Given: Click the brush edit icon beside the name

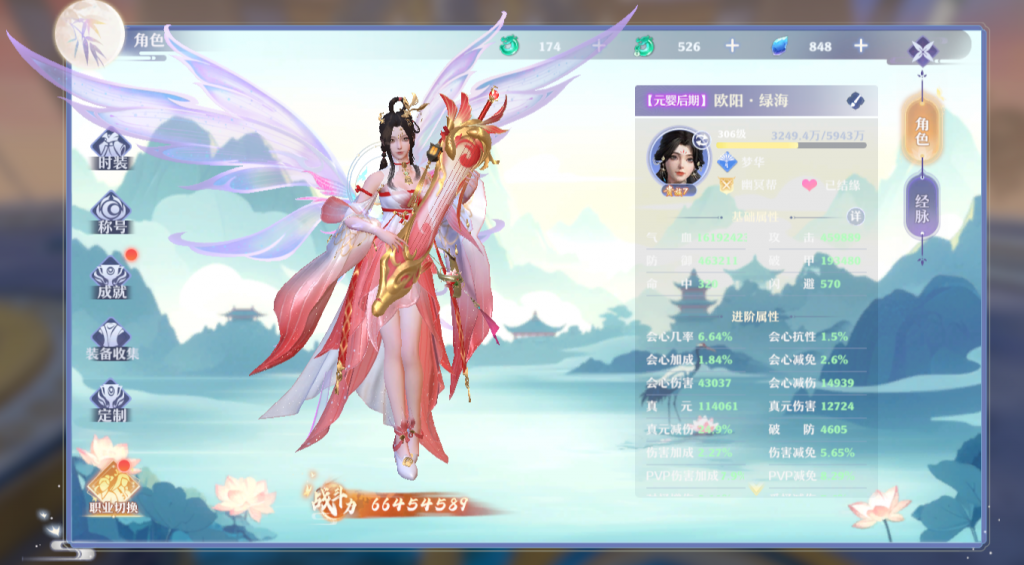Looking at the screenshot, I should coord(854,100).
